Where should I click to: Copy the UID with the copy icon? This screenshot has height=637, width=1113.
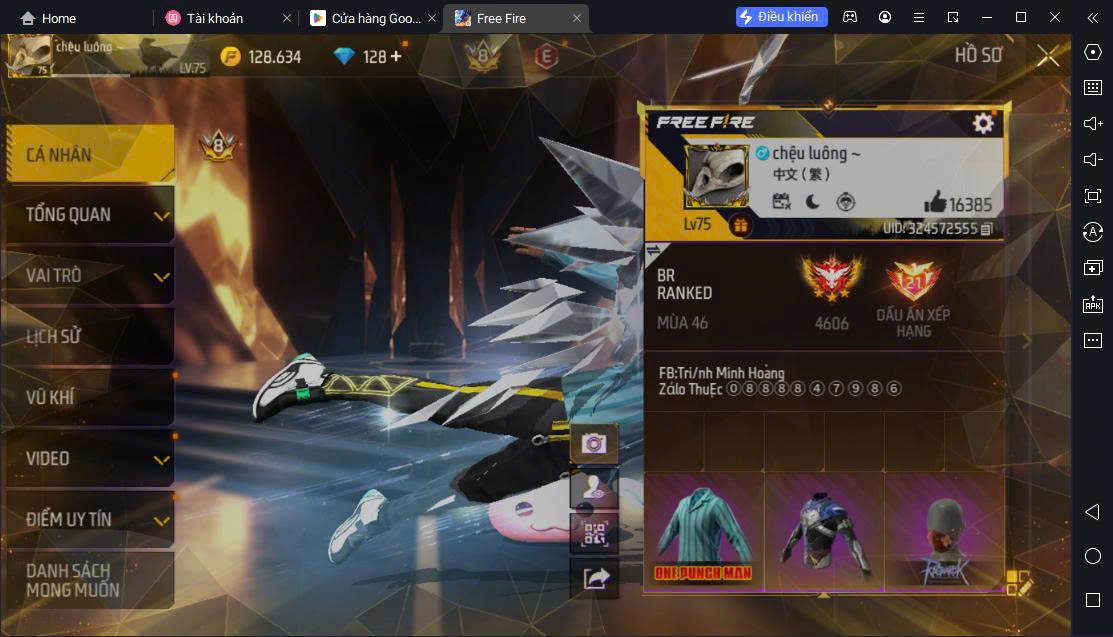(x=987, y=229)
